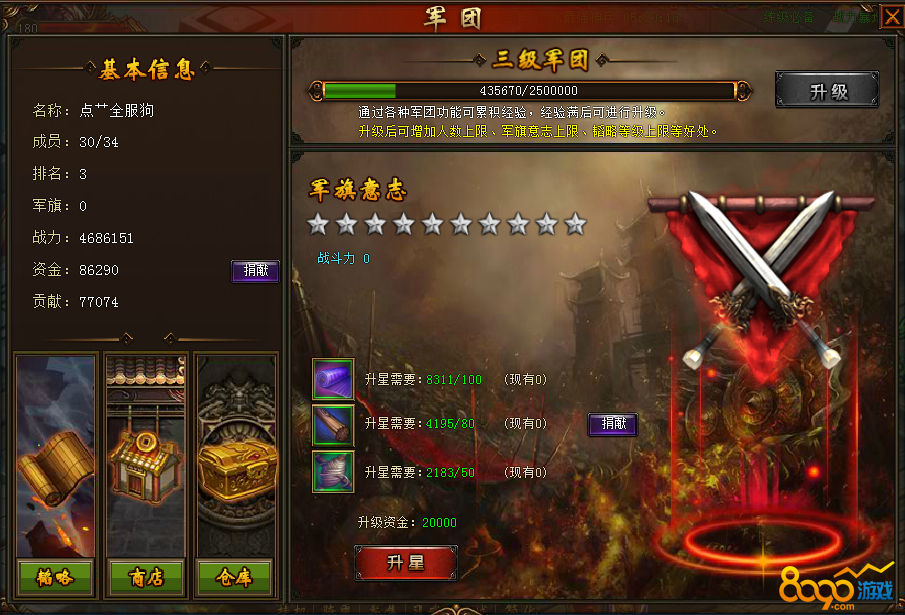This screenshot has width=905, height=615.
Task: Click 捐献 beside the star-up materials
Action: [612, 424]
